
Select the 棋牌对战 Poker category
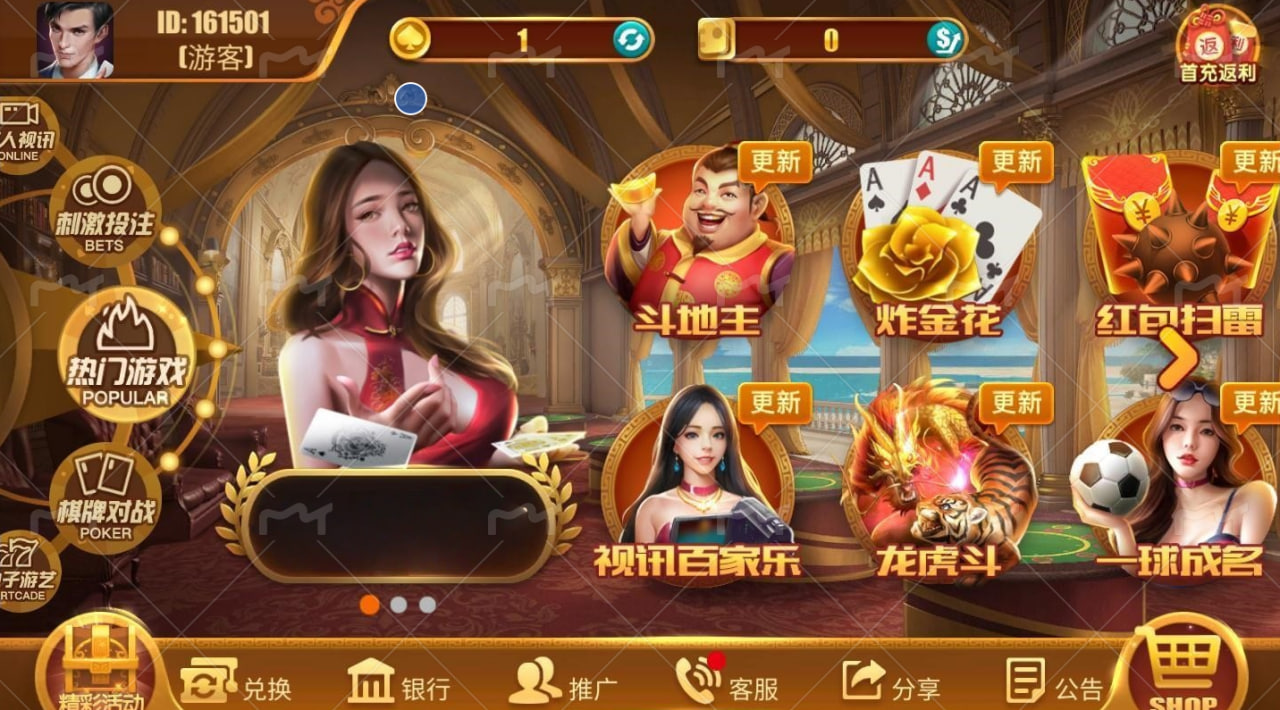(104, 497)
